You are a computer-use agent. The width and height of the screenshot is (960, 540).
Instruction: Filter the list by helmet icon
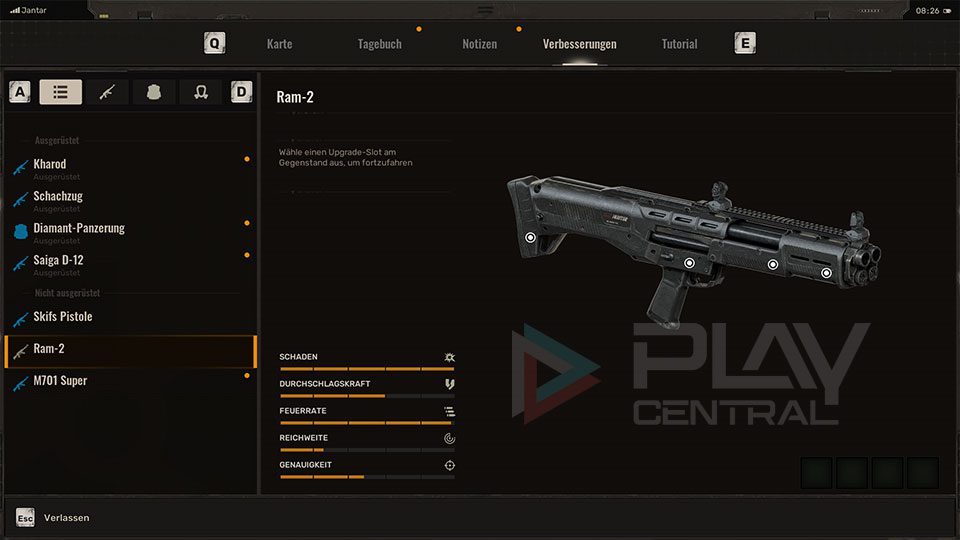point(200,92)
